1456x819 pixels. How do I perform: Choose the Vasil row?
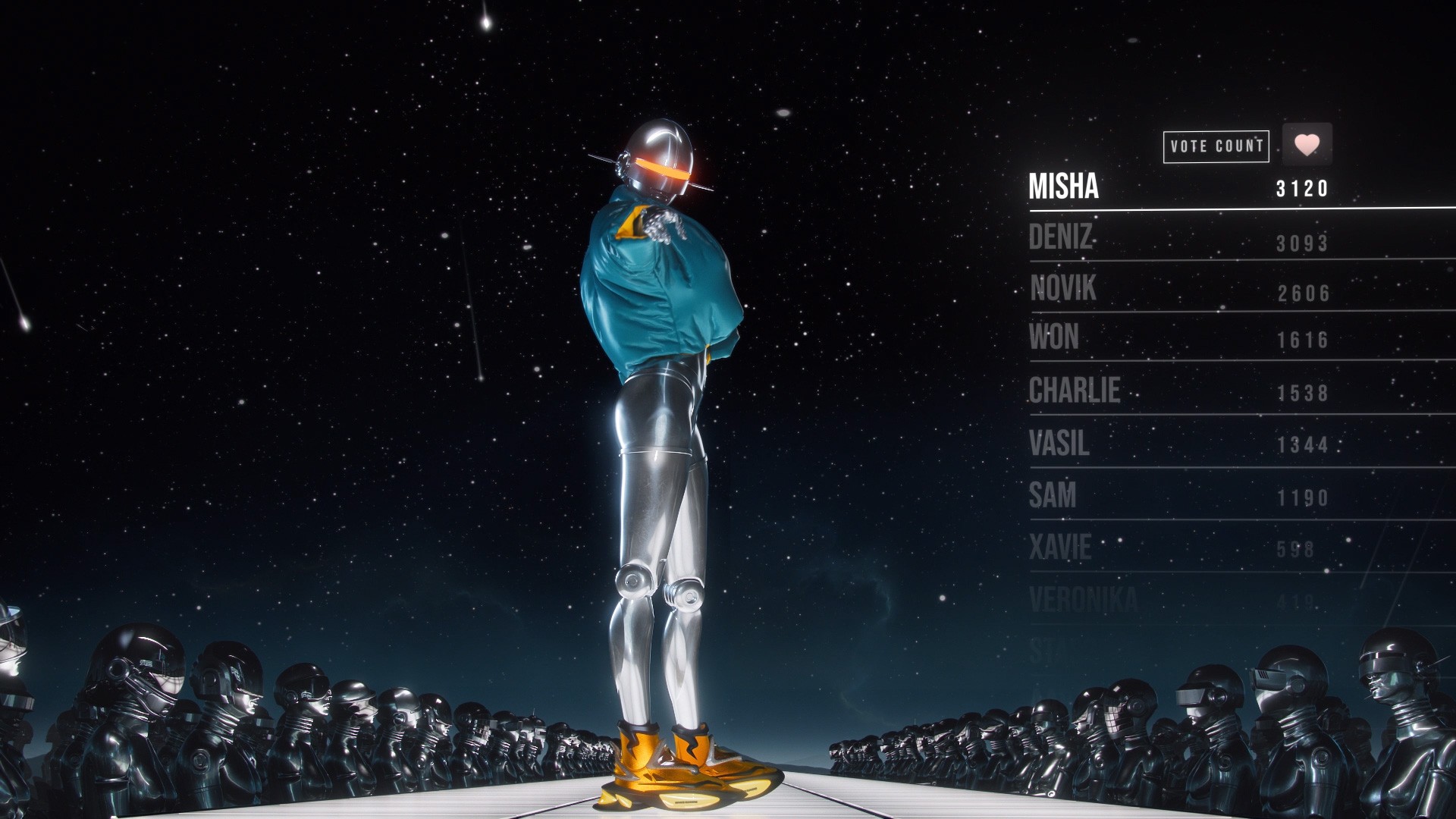pos(1059,443)
